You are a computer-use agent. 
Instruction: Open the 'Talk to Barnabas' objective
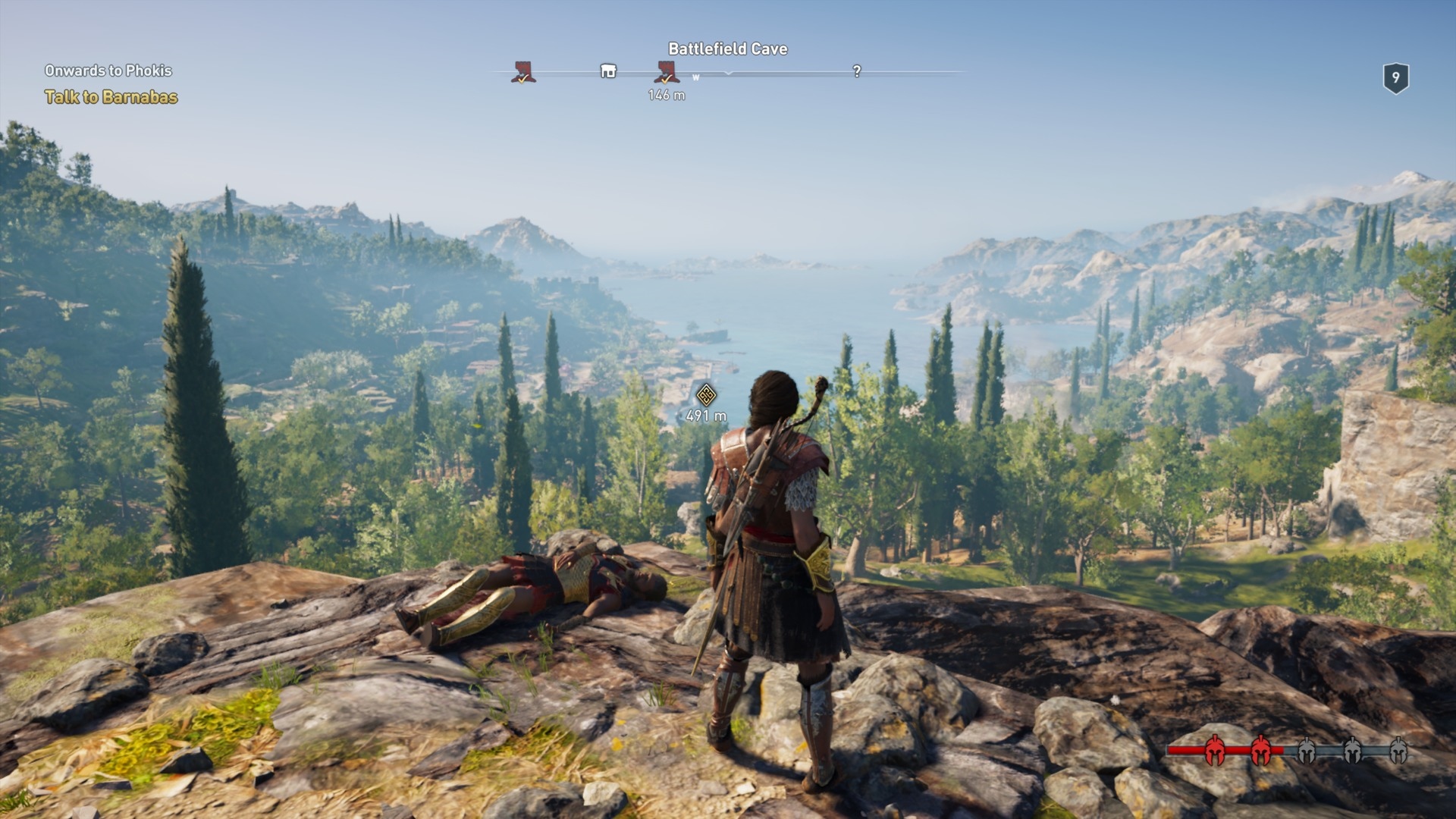(111, 97)
